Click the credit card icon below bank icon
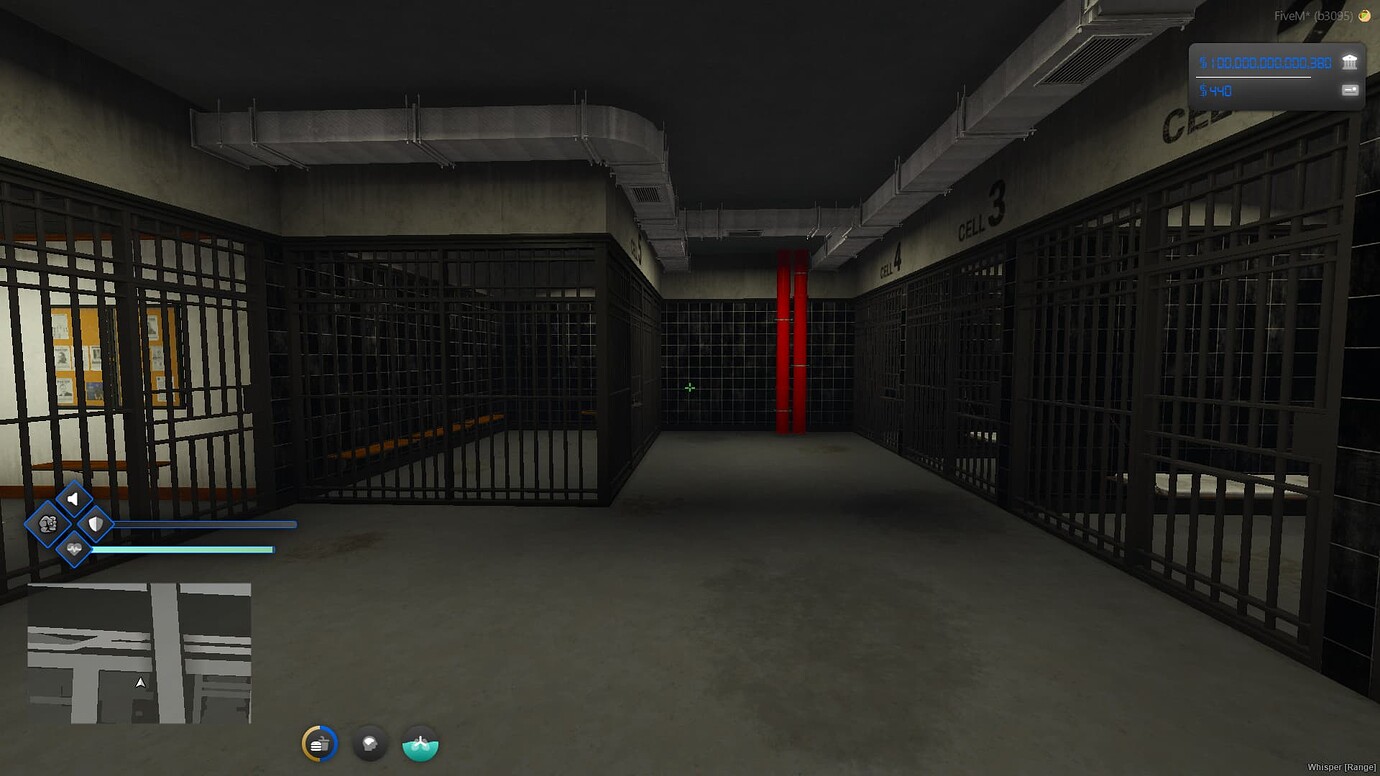The height and width of the screenshot is (776, 1380). point(1352,90)
